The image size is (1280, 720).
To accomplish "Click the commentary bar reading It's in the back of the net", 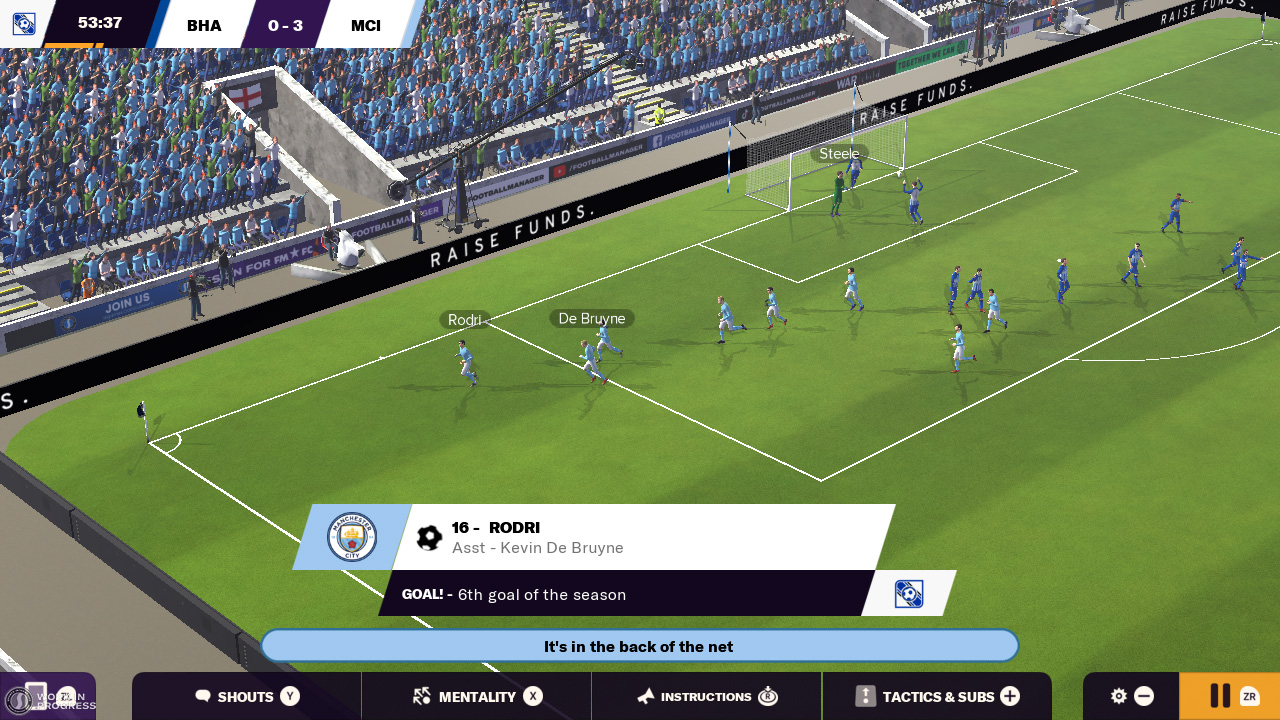I will click(x=638, y=646).
